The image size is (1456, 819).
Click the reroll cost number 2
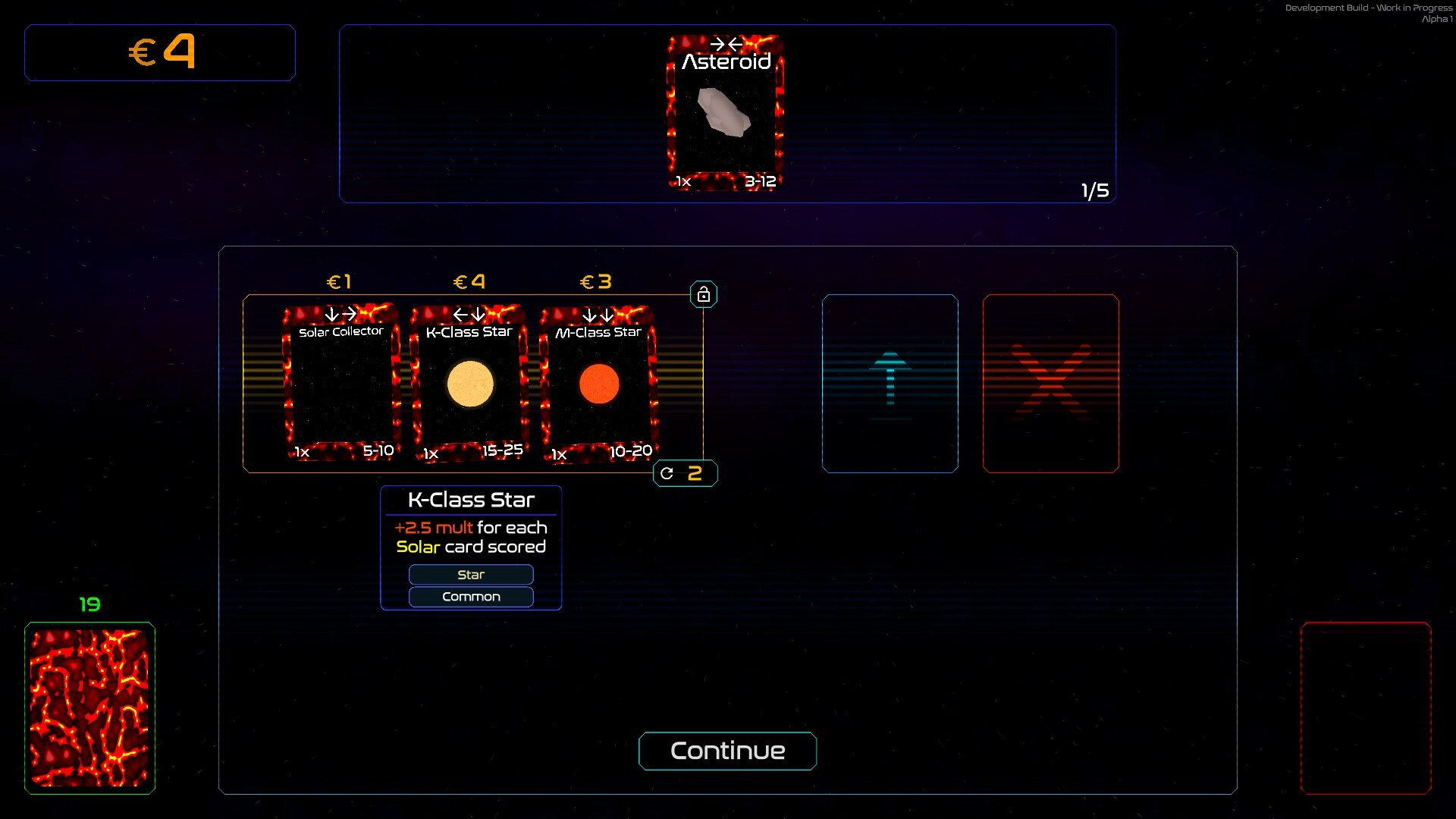pos(694,472)
